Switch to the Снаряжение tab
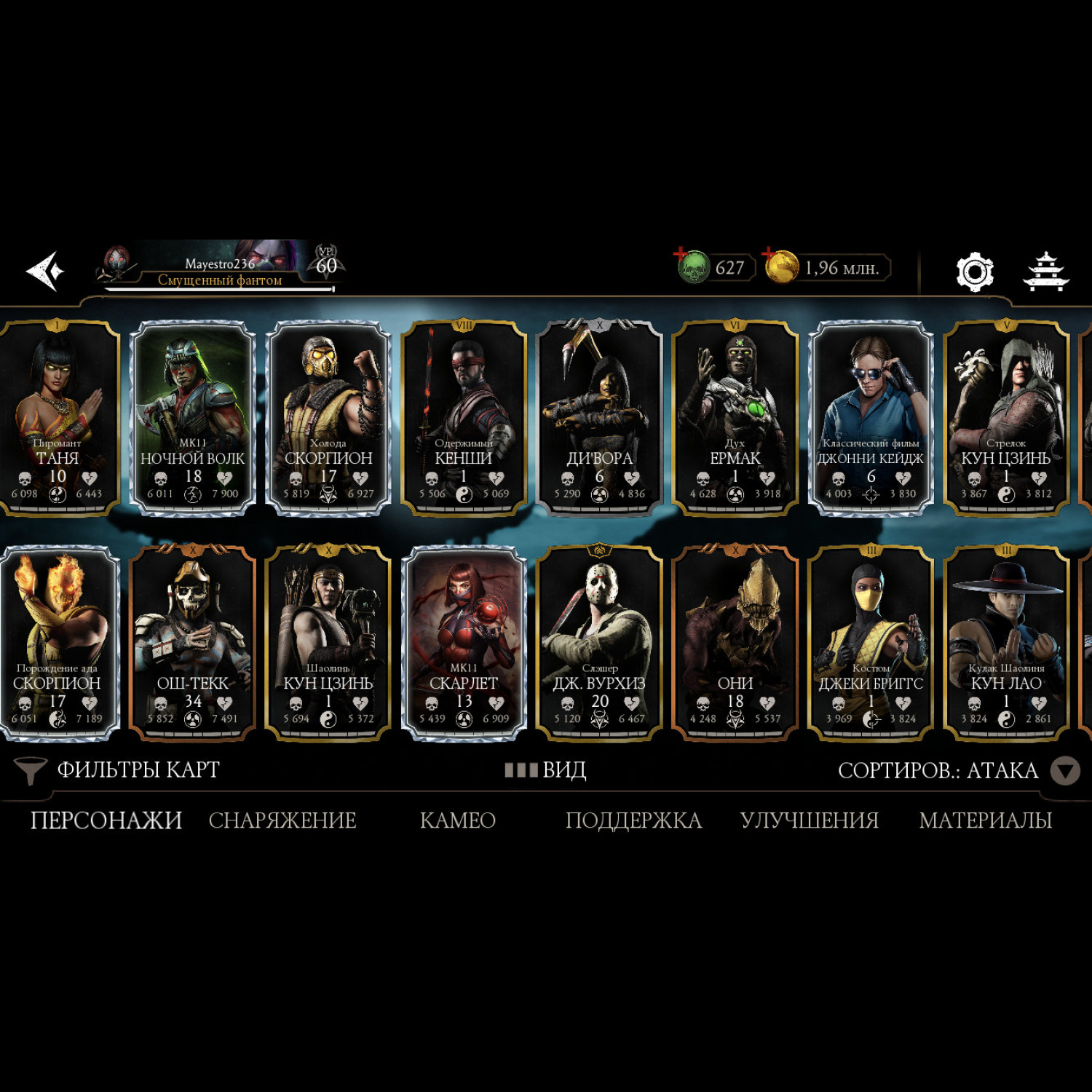The height and width of the screenshot is (1092, 1092). click(282, 820)
